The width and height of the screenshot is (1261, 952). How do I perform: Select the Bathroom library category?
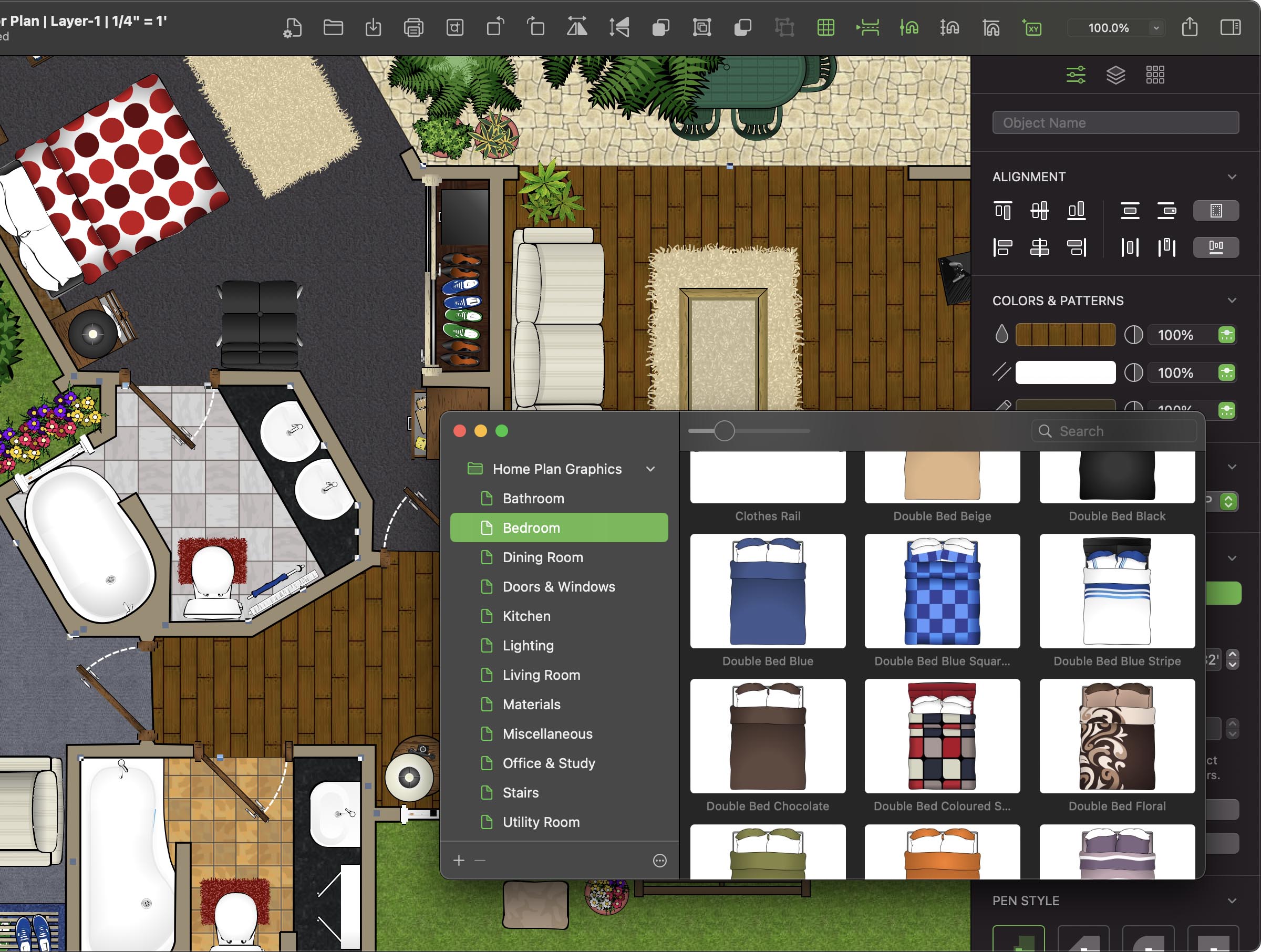coord(532,498)
